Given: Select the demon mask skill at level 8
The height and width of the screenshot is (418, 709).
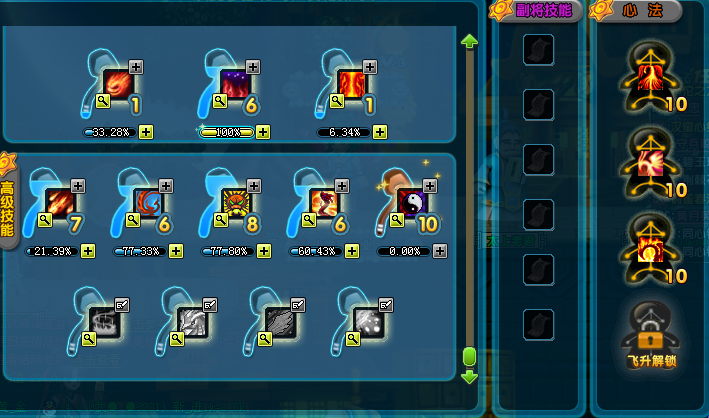Looking at the screenshot, I should coord(237,200).
